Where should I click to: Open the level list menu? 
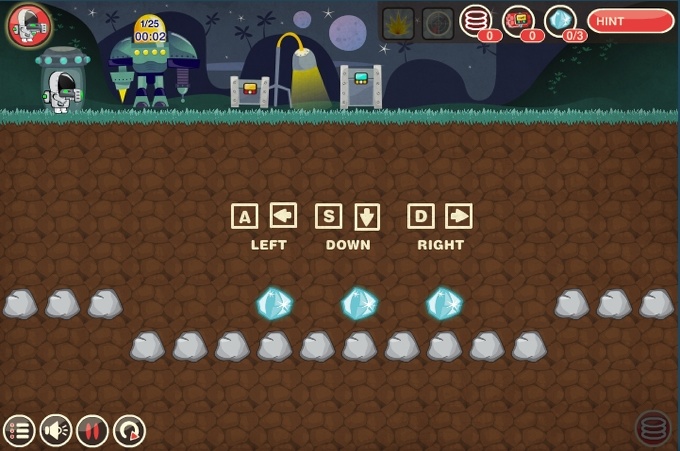(19, 431)
